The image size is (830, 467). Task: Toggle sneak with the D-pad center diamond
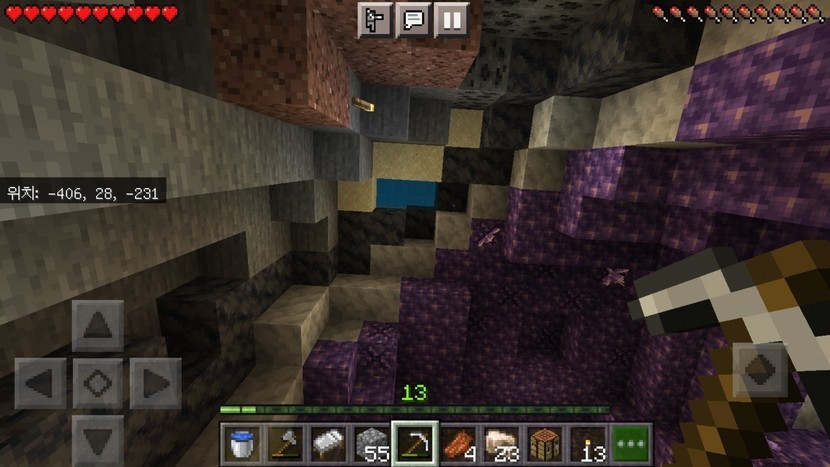tap(98, 383)
